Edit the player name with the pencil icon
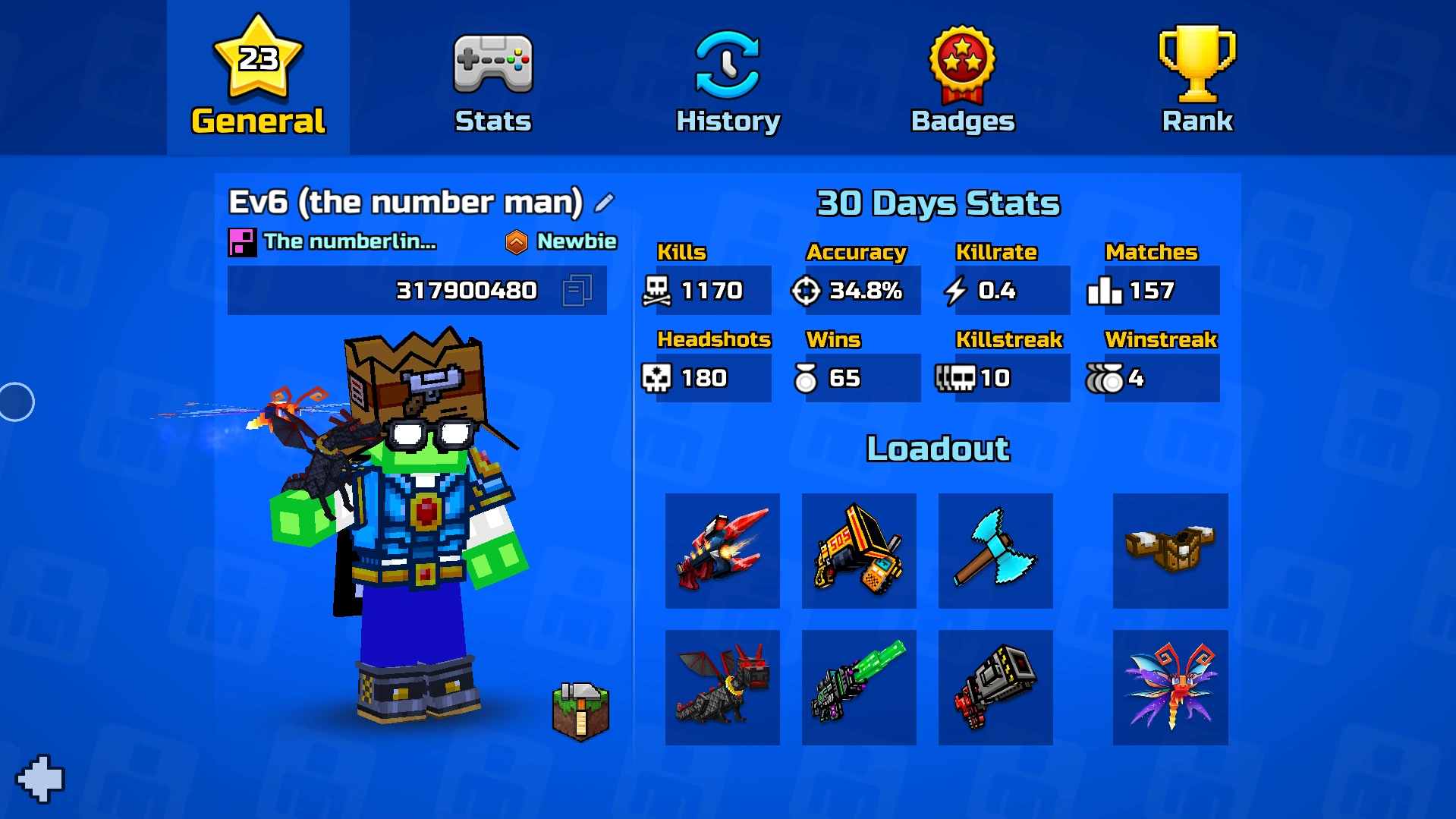Viewport: 1456px width, 819px height. (x=602, y=203)
